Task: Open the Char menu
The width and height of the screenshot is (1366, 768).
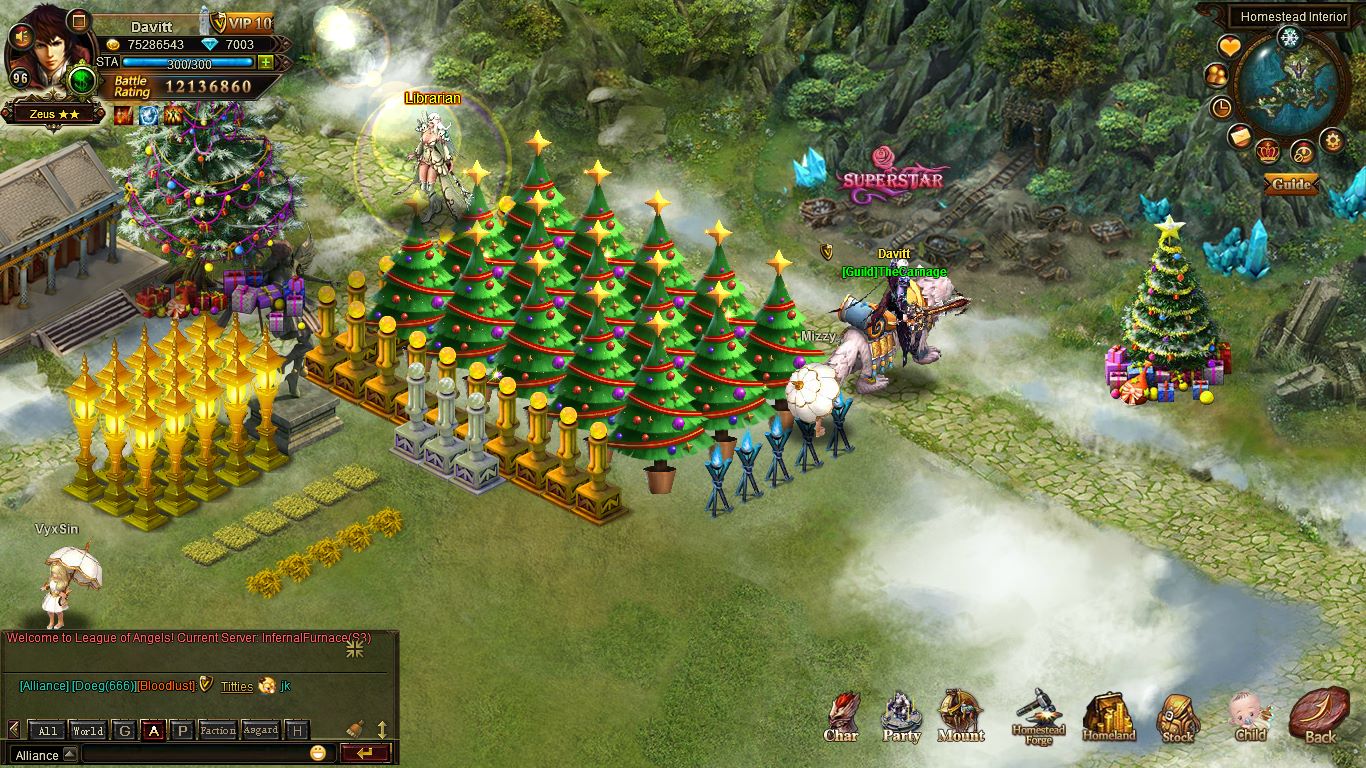Action: pyautogui.click(x=842, y=716)
